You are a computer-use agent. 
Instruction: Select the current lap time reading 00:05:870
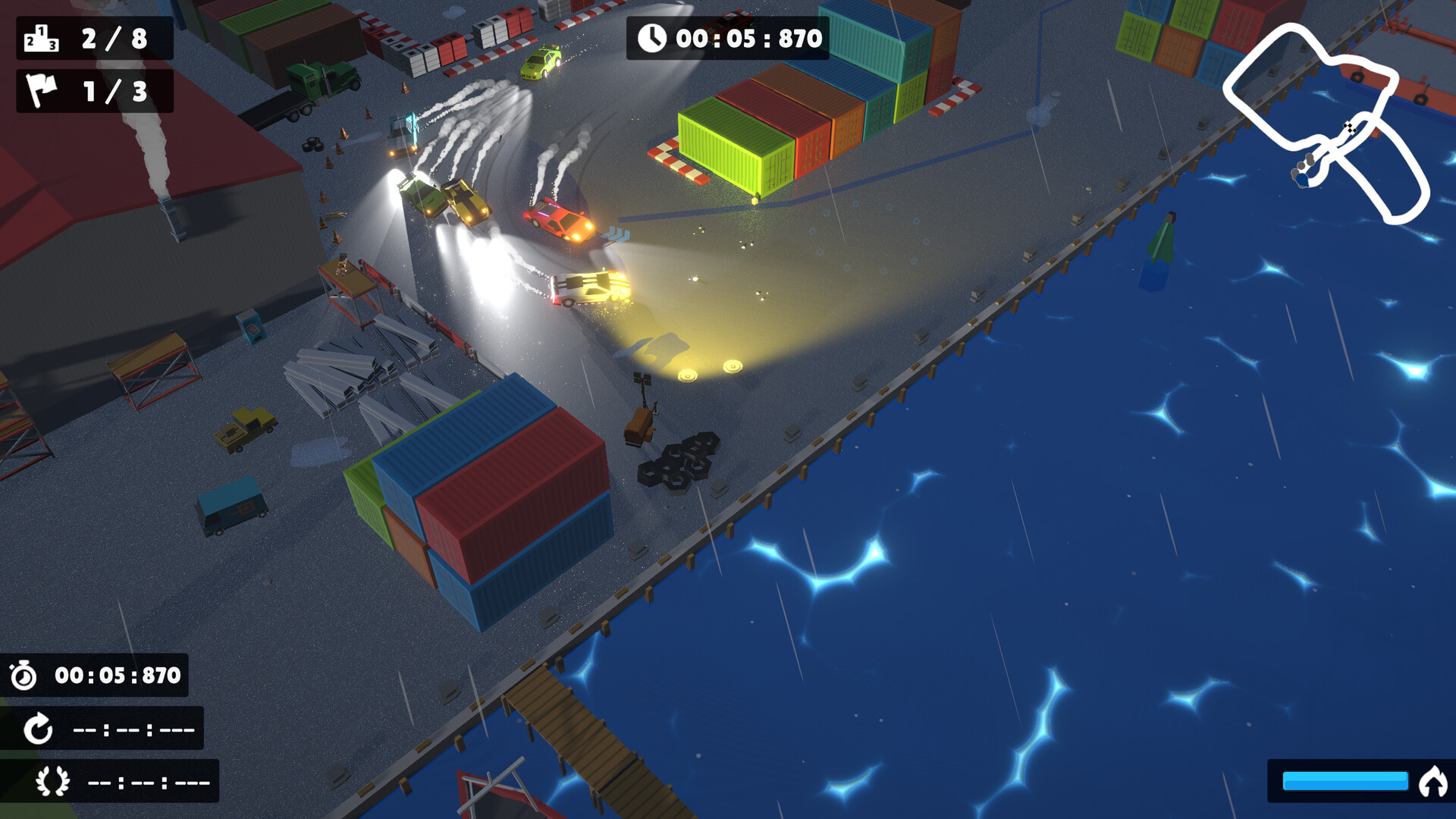[118, 673]
